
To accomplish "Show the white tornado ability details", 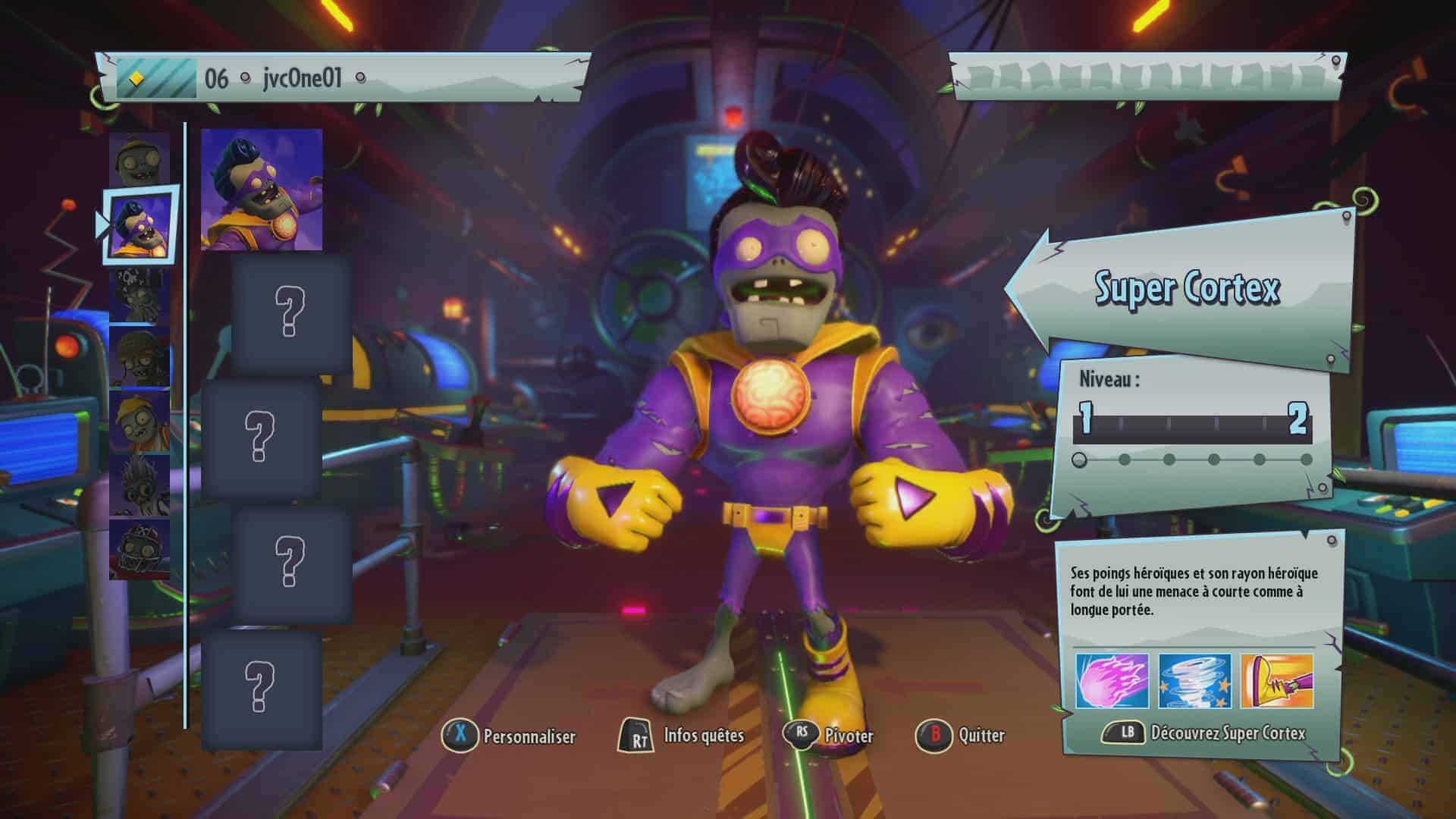I will pos(1194,681).
